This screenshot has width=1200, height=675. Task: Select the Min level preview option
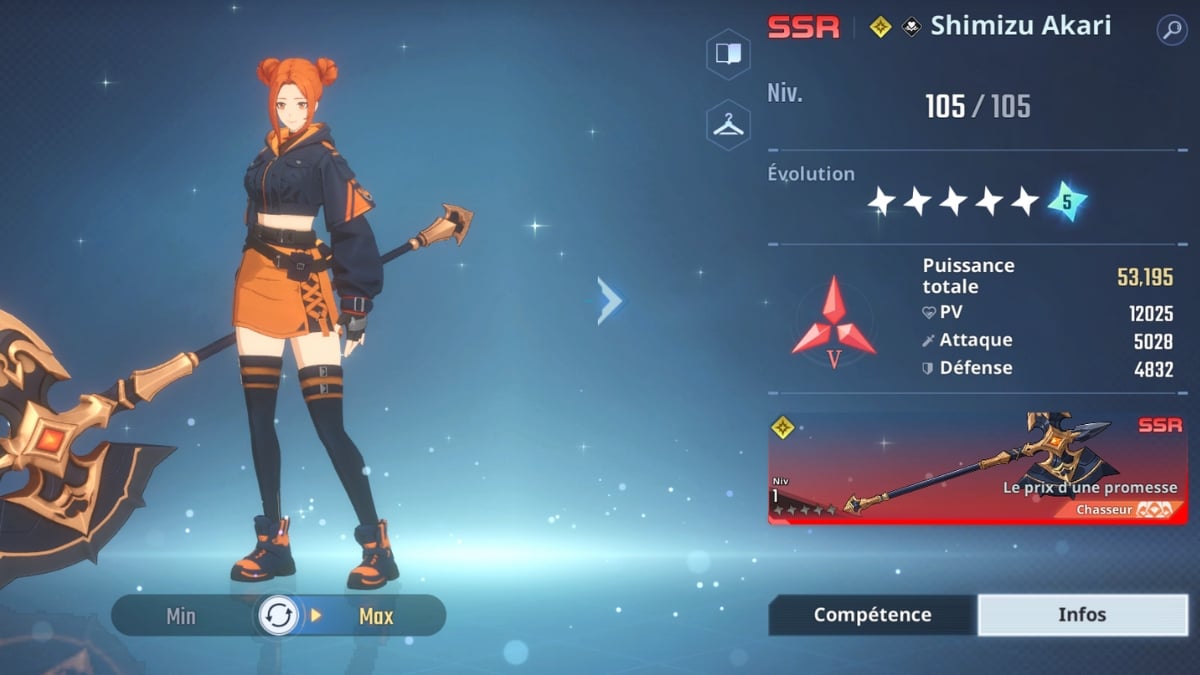tap(181, 616)
